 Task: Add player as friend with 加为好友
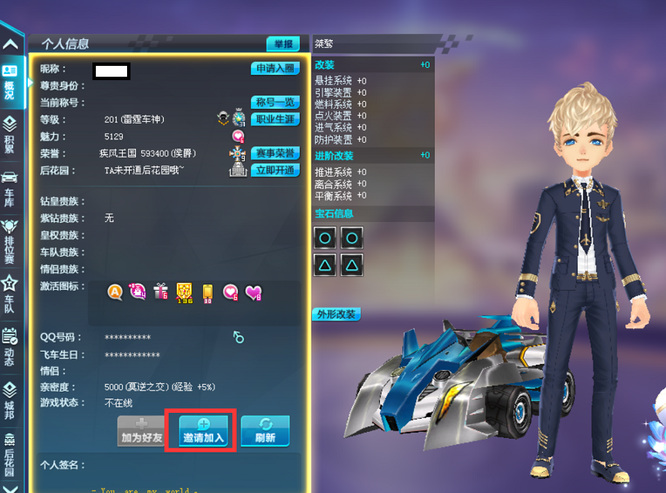click(141, 432)
